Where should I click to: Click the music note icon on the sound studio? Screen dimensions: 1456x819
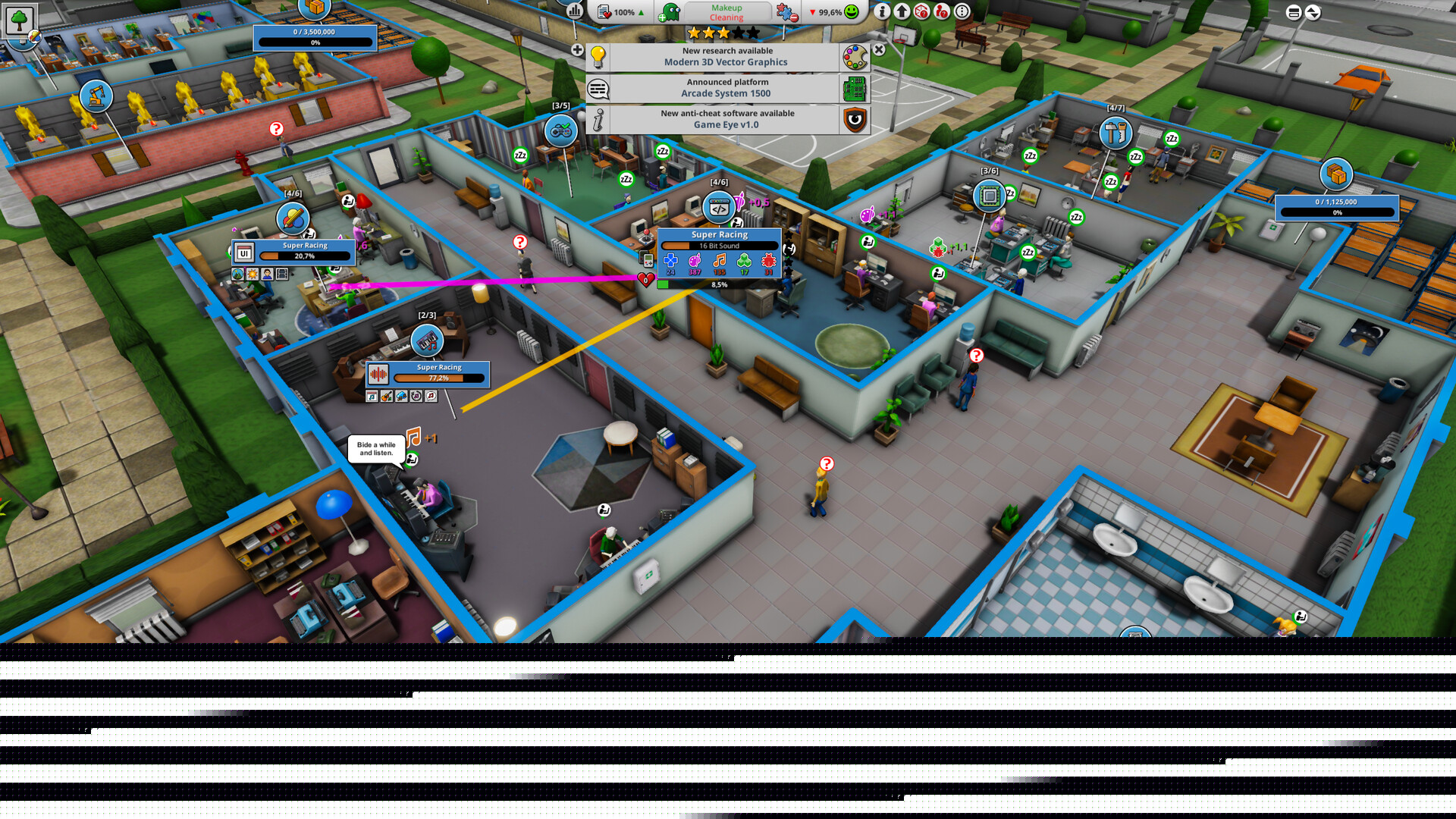click(x=427, y=340)
